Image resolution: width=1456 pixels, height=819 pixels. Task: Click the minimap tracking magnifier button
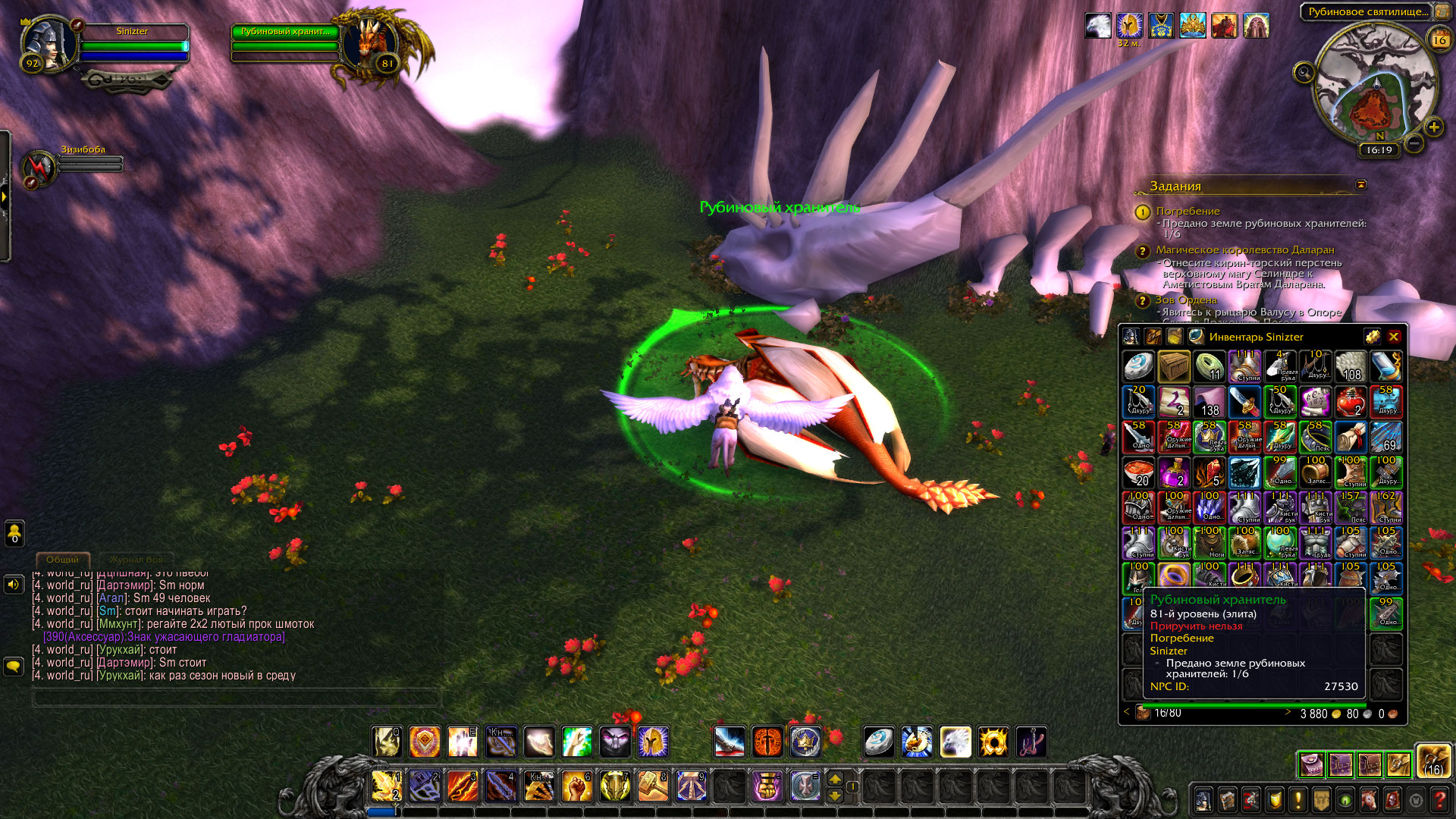(x=1304, y=73)
